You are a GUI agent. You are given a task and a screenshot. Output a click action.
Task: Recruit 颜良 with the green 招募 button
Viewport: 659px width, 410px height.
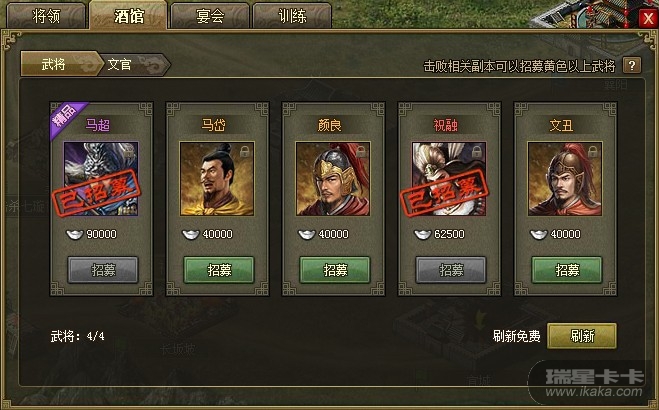pos(335,270)
